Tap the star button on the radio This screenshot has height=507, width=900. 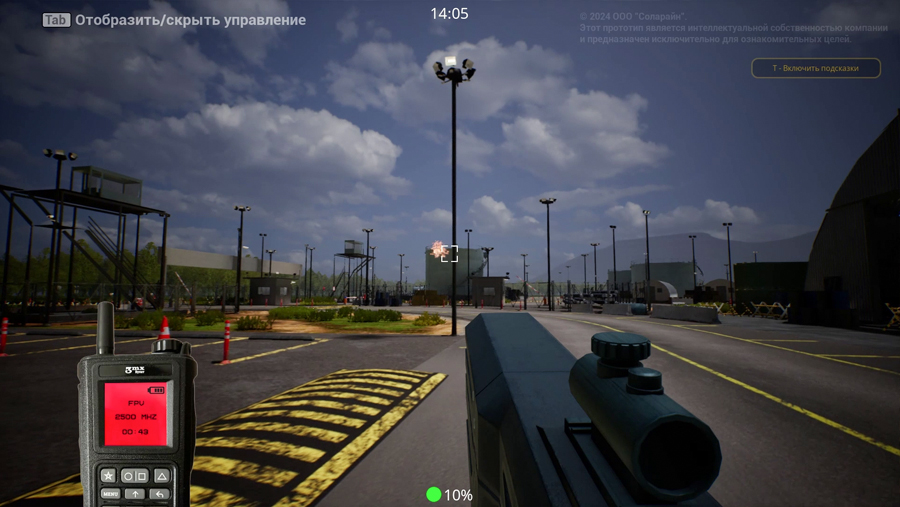pyautogui.click(x=109, y=475)
